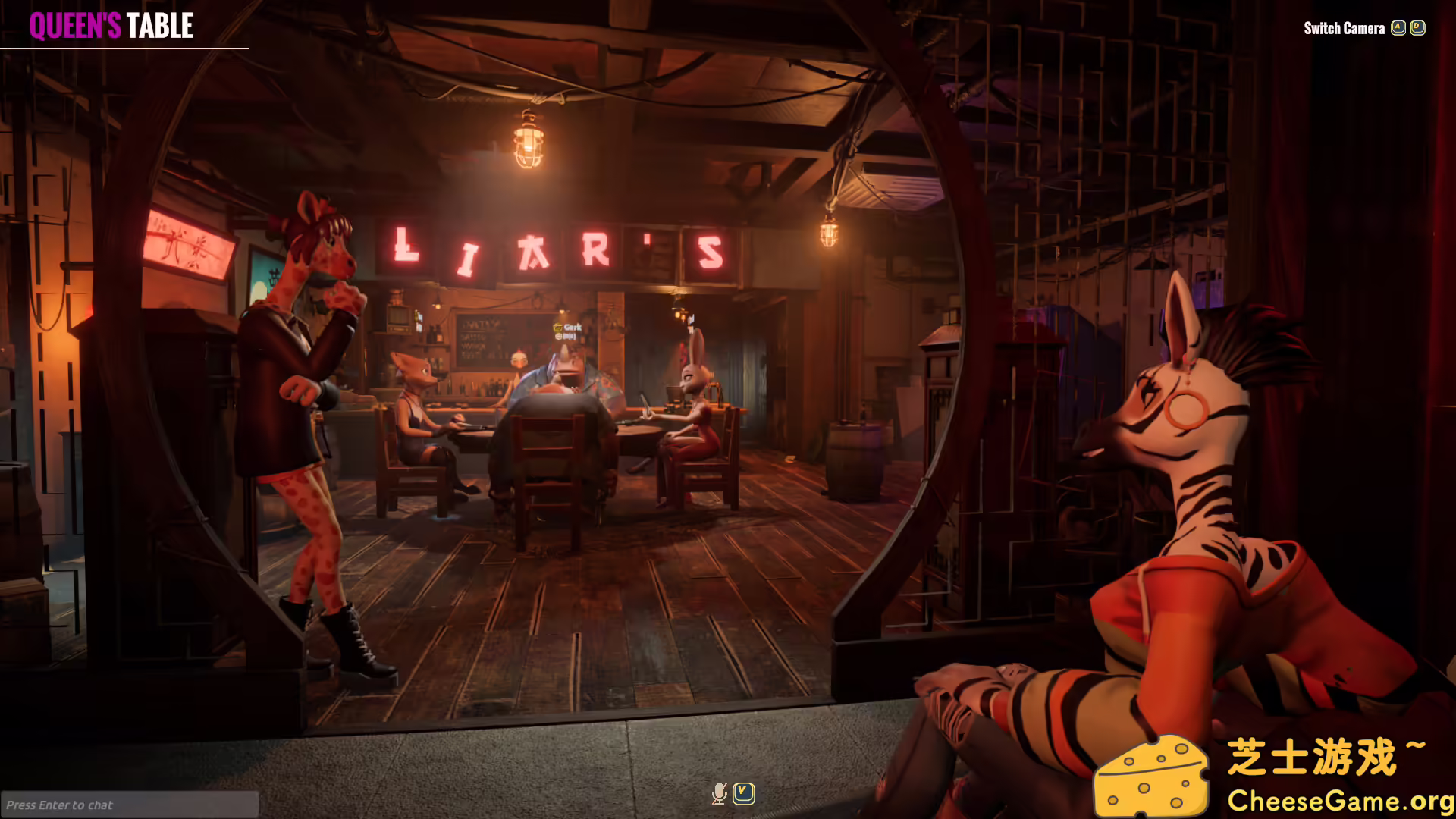
Task: Click the coin icon under Gerk's nameplate
Action: tap(557, 335)
